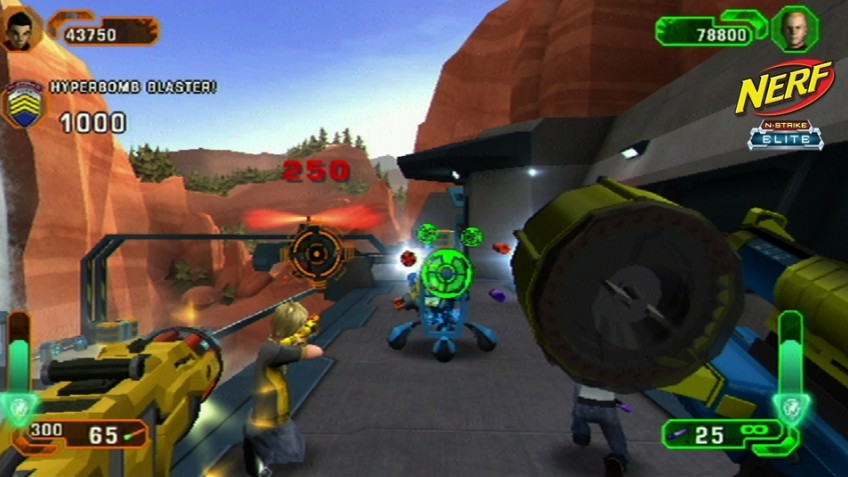Viewport: 848px width, 477px height.
Task: Click the left player's green shield icon
Action: point(20,405)
